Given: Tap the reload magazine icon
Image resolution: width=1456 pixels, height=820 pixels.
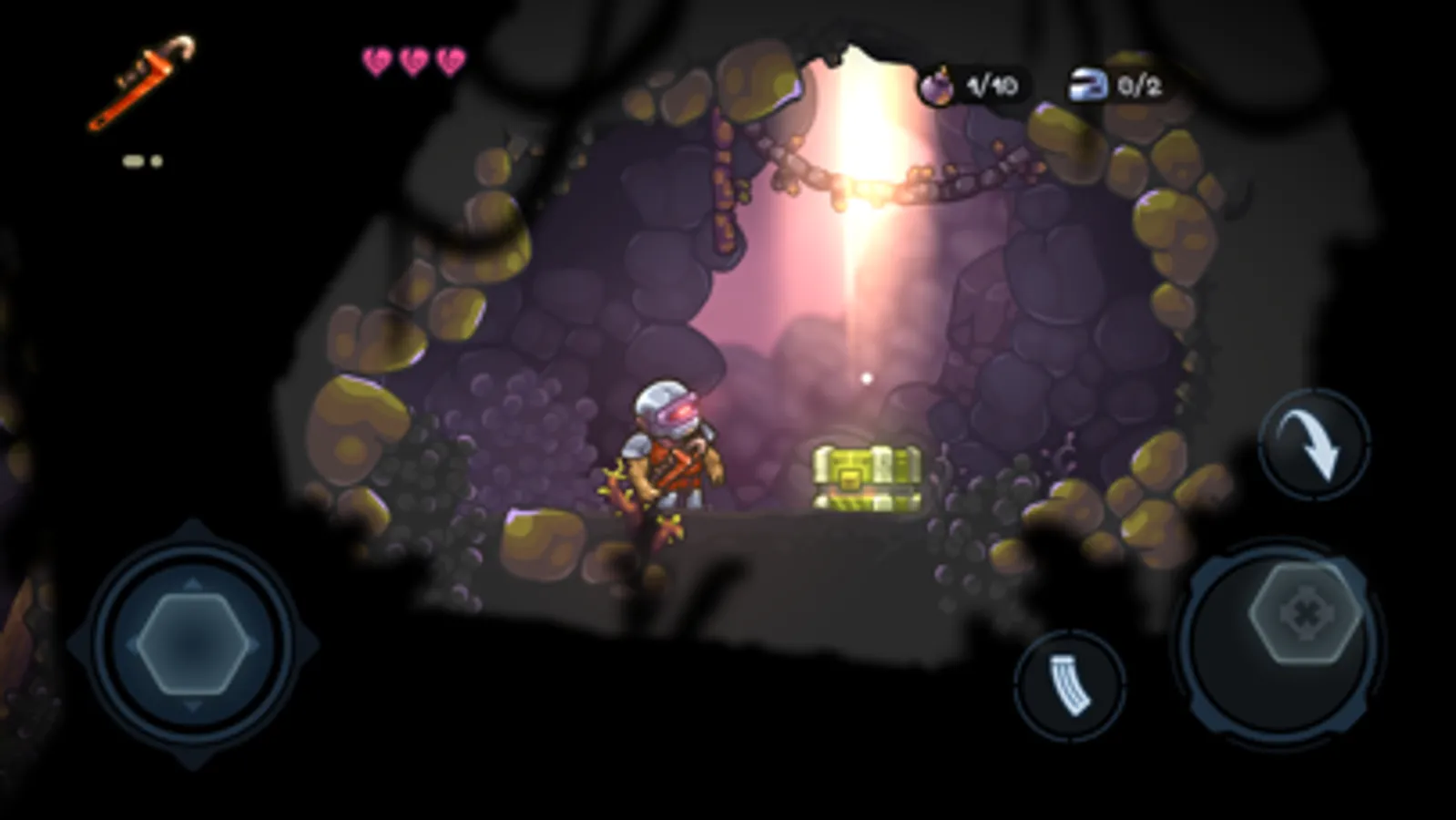Looking at the screenshot, I should tap(1069, 687).
